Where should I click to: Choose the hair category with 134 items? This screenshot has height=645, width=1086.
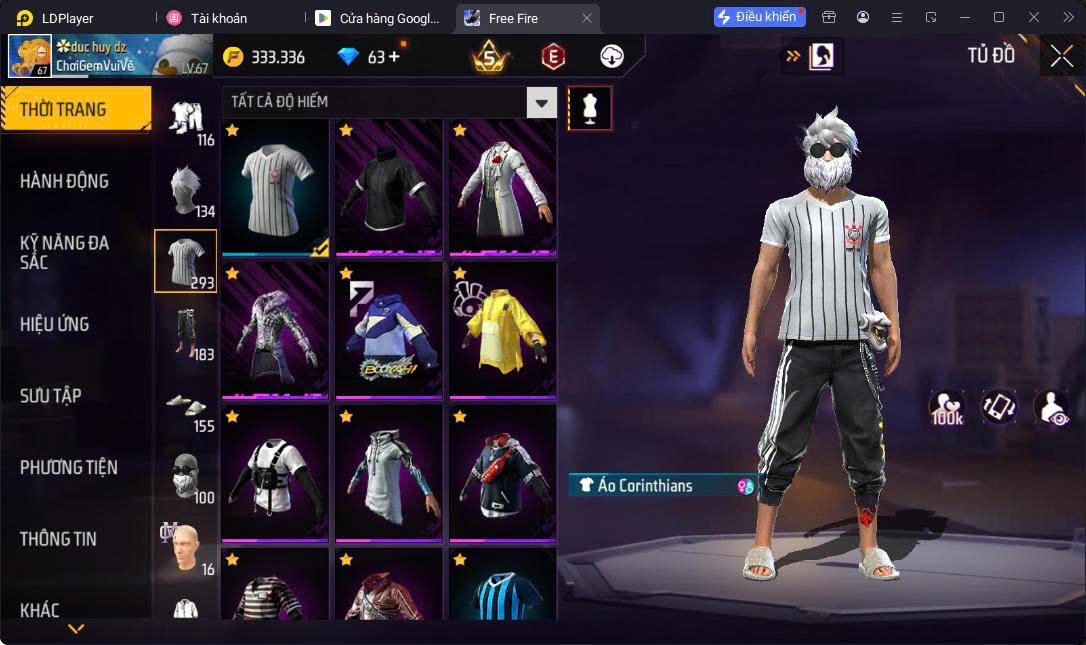tap(186, 190)
